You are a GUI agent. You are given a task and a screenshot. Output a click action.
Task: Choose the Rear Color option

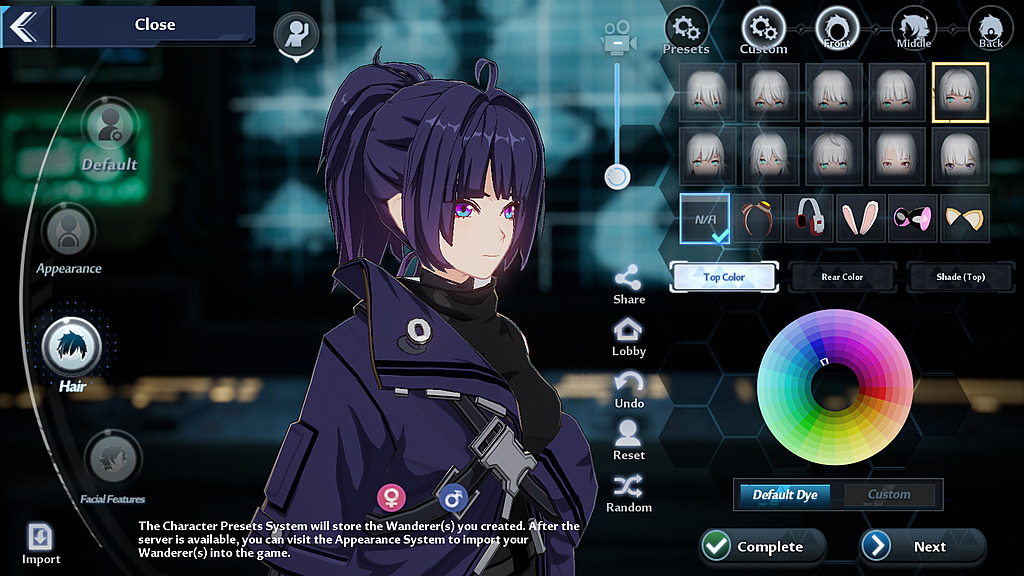pyautogui.click(x=842, y=277)
